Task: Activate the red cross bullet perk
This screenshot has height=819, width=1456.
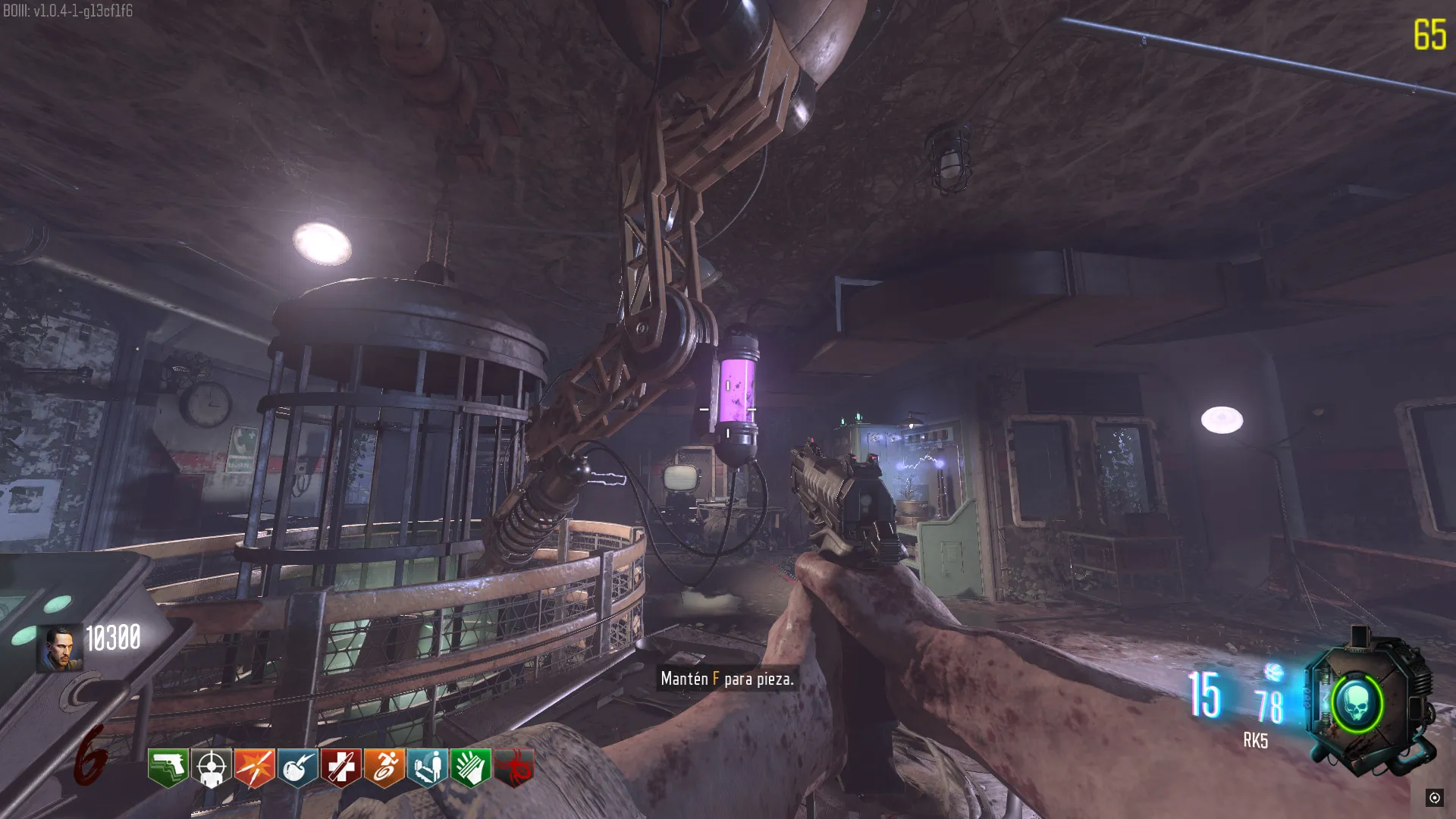Action: pyautogui.click(x=340, y=767)
